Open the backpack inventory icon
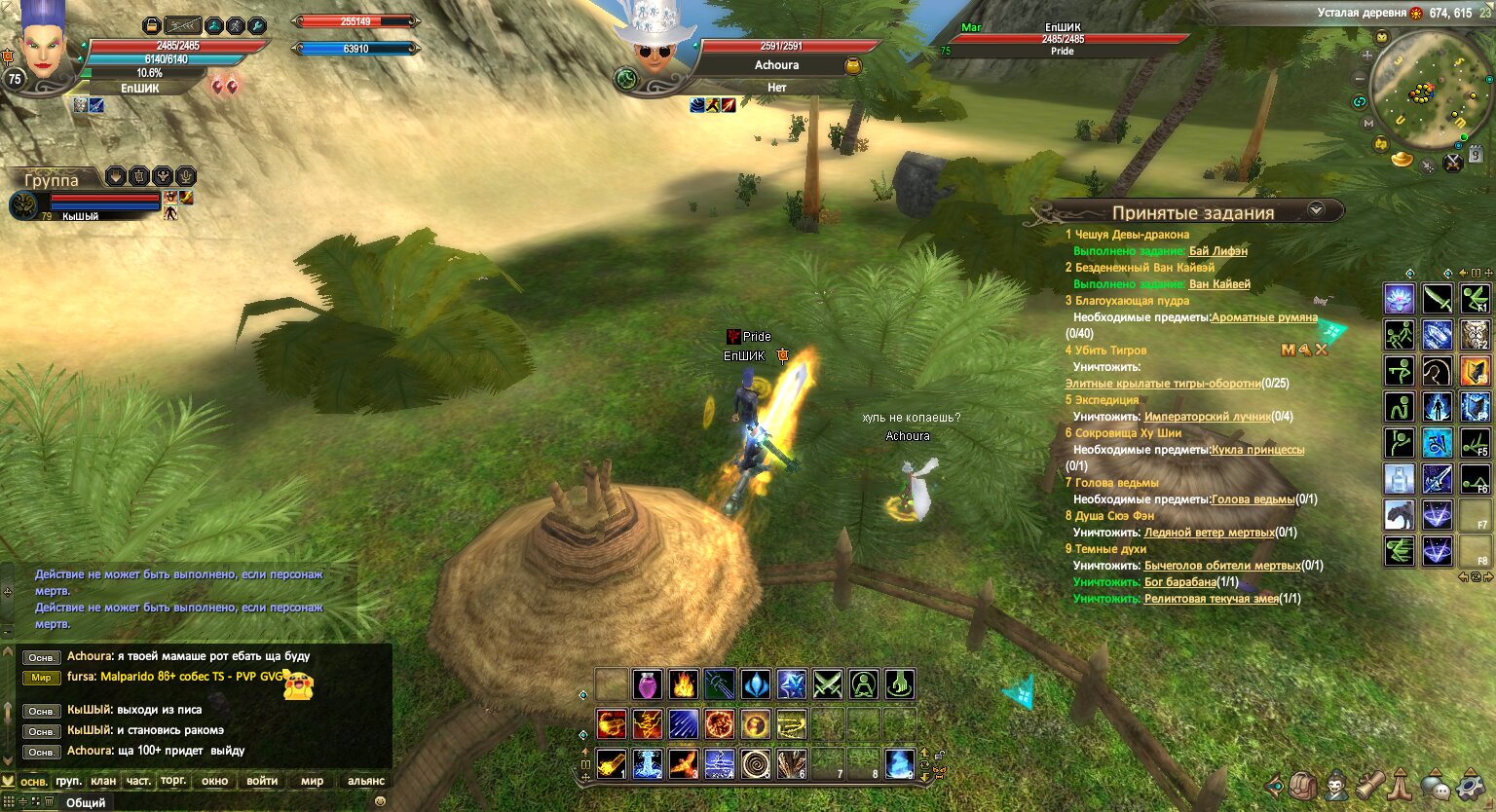This screenshot has height=812, width=1496. pyautogui.click(x=1303, y=785)
